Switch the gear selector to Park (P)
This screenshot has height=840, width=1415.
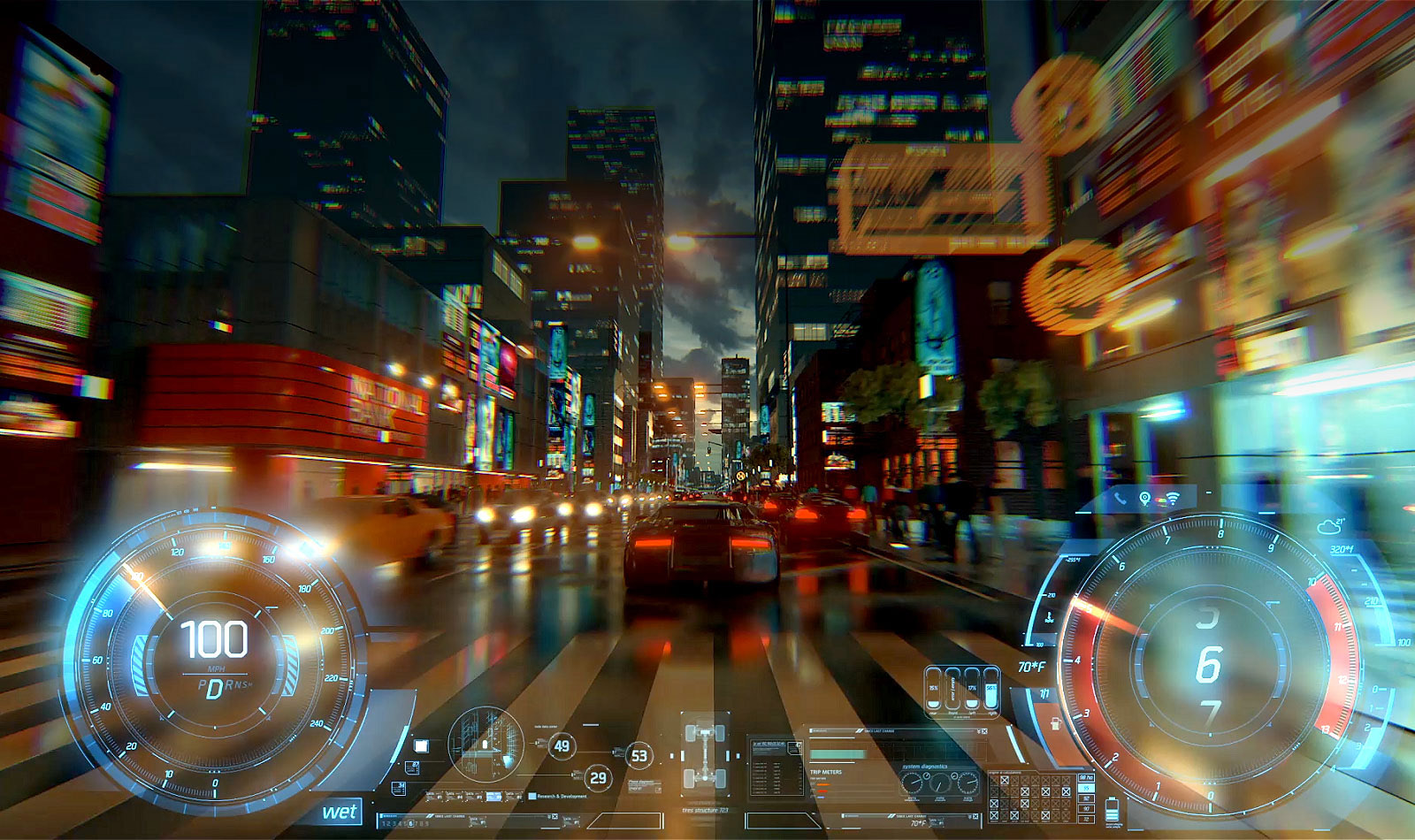click(x=201, y=684)
